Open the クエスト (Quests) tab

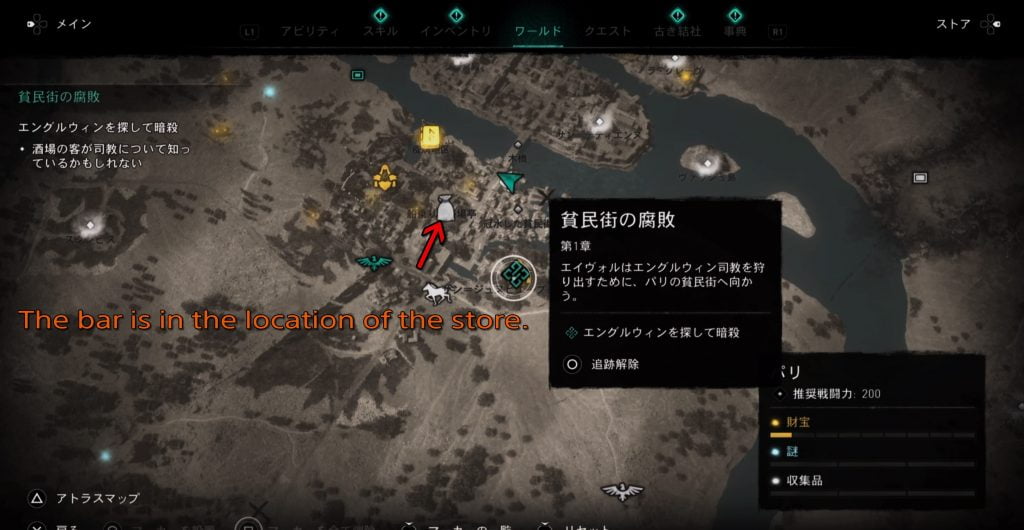[x=607, y=31]
